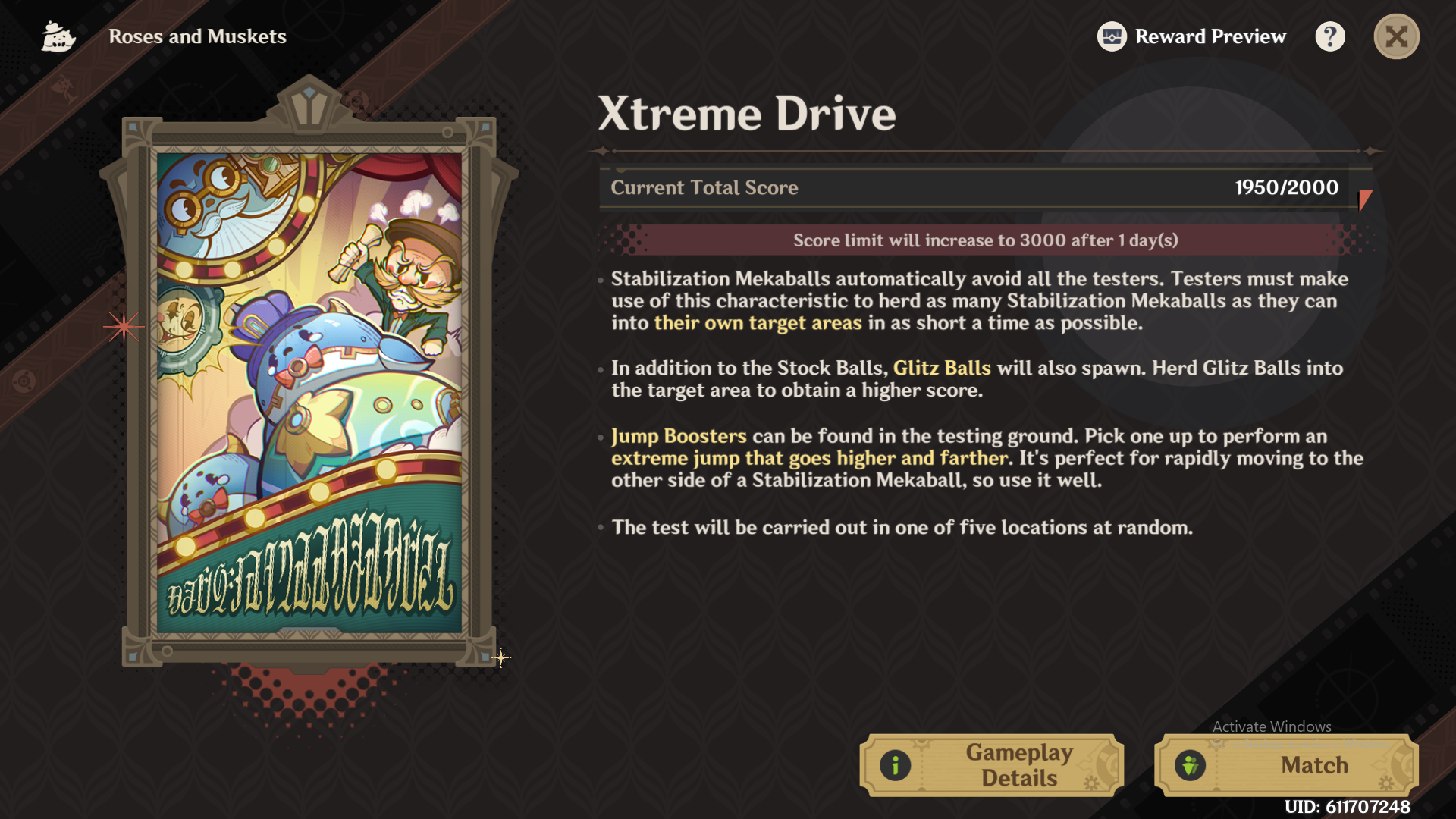The image size is (1456, 819).
Task: Click the gold sparkle below the poster frame
Action: click(x=503, y=657)
